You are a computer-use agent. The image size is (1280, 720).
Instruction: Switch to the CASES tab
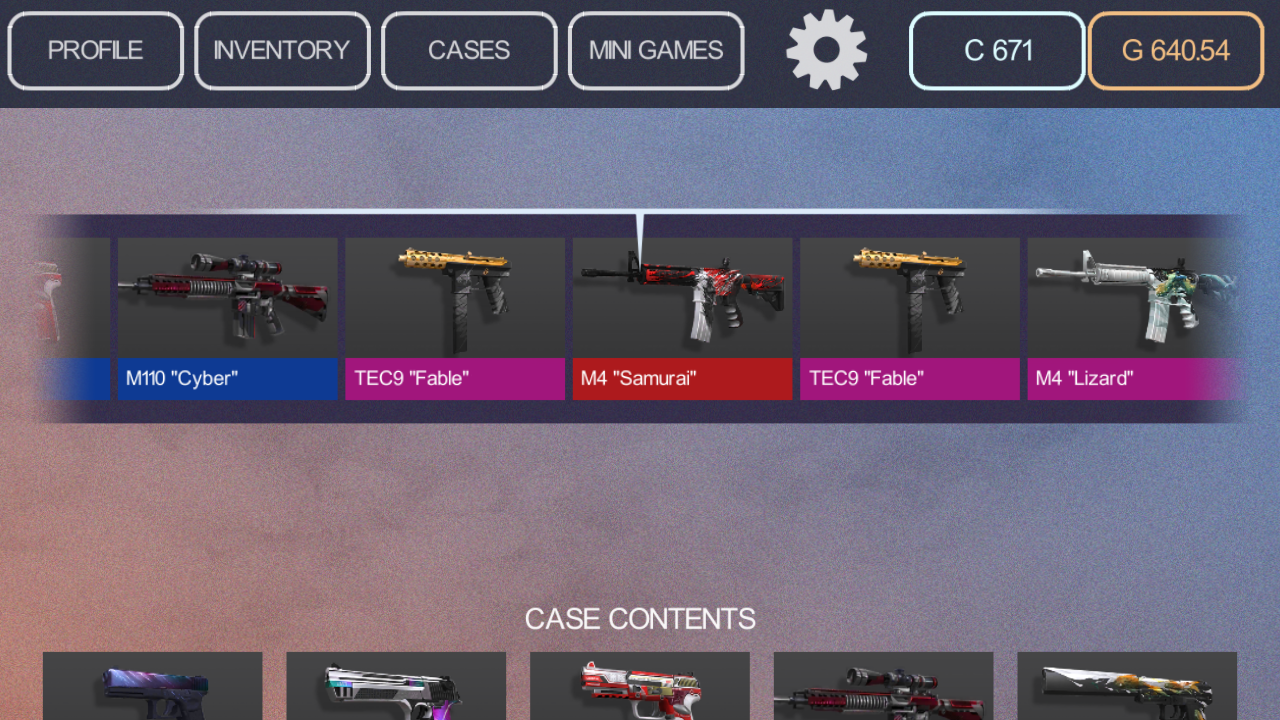coord(468,50)
